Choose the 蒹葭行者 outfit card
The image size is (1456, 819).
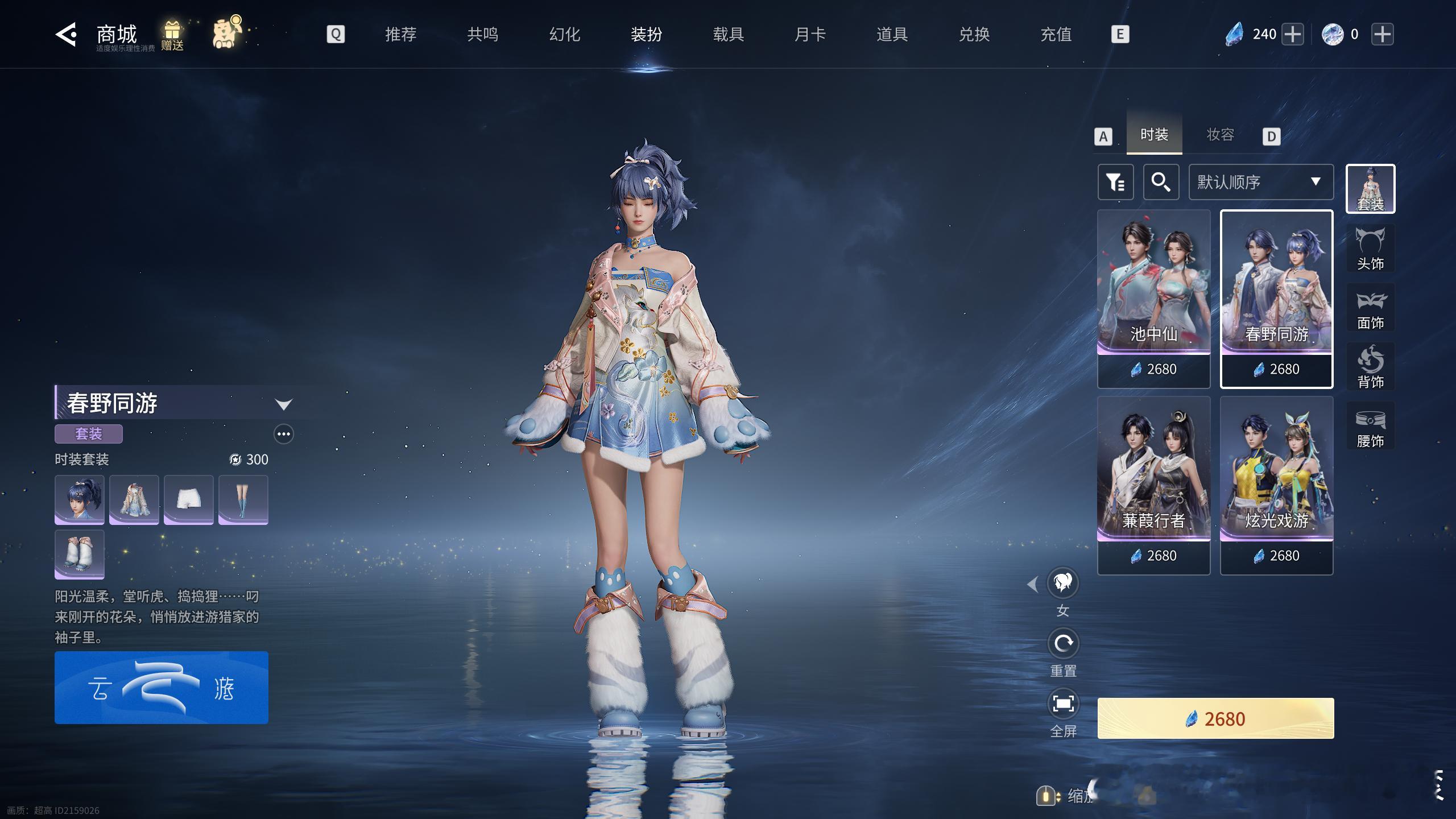pyautogui.click(x=1153, y=485)
